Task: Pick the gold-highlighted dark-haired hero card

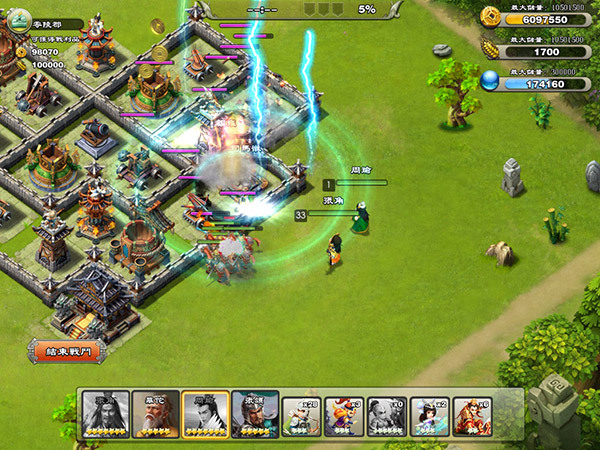Action: point(205,414)
